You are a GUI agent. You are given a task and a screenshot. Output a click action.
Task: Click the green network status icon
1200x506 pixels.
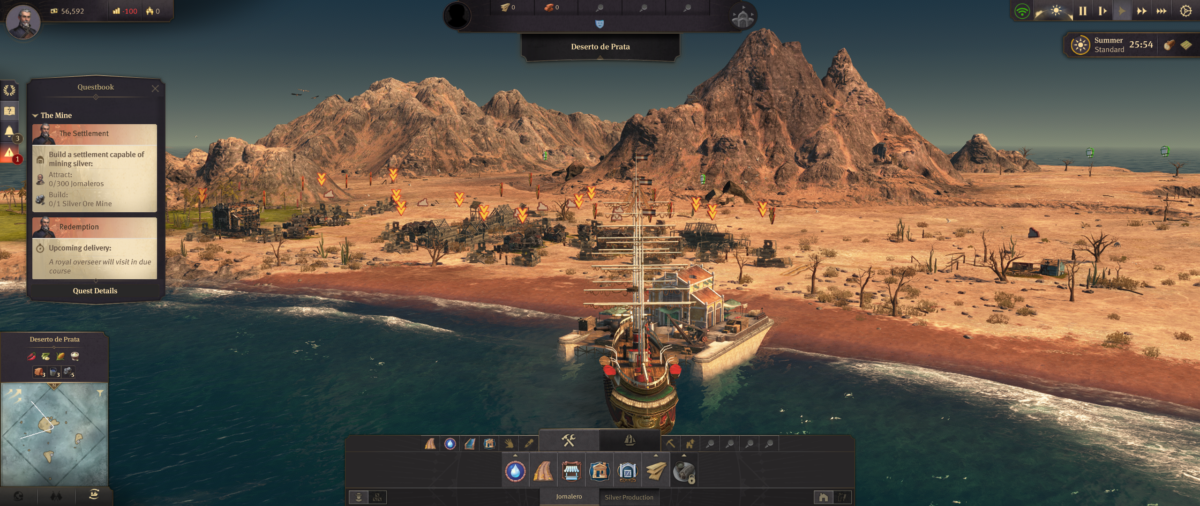(x=1022, y=11)
